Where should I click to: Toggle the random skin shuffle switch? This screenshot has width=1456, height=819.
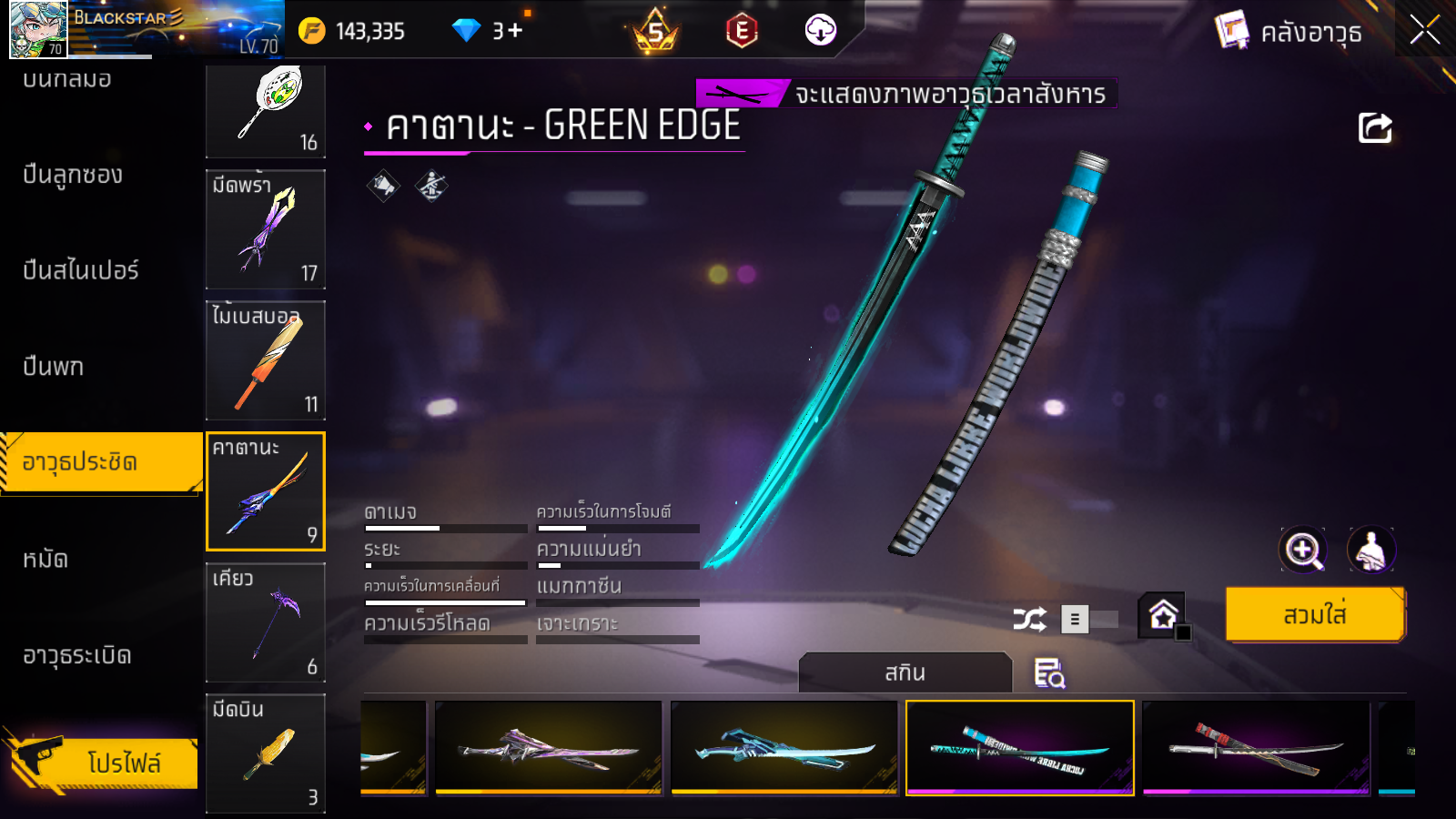point(1088,620)
